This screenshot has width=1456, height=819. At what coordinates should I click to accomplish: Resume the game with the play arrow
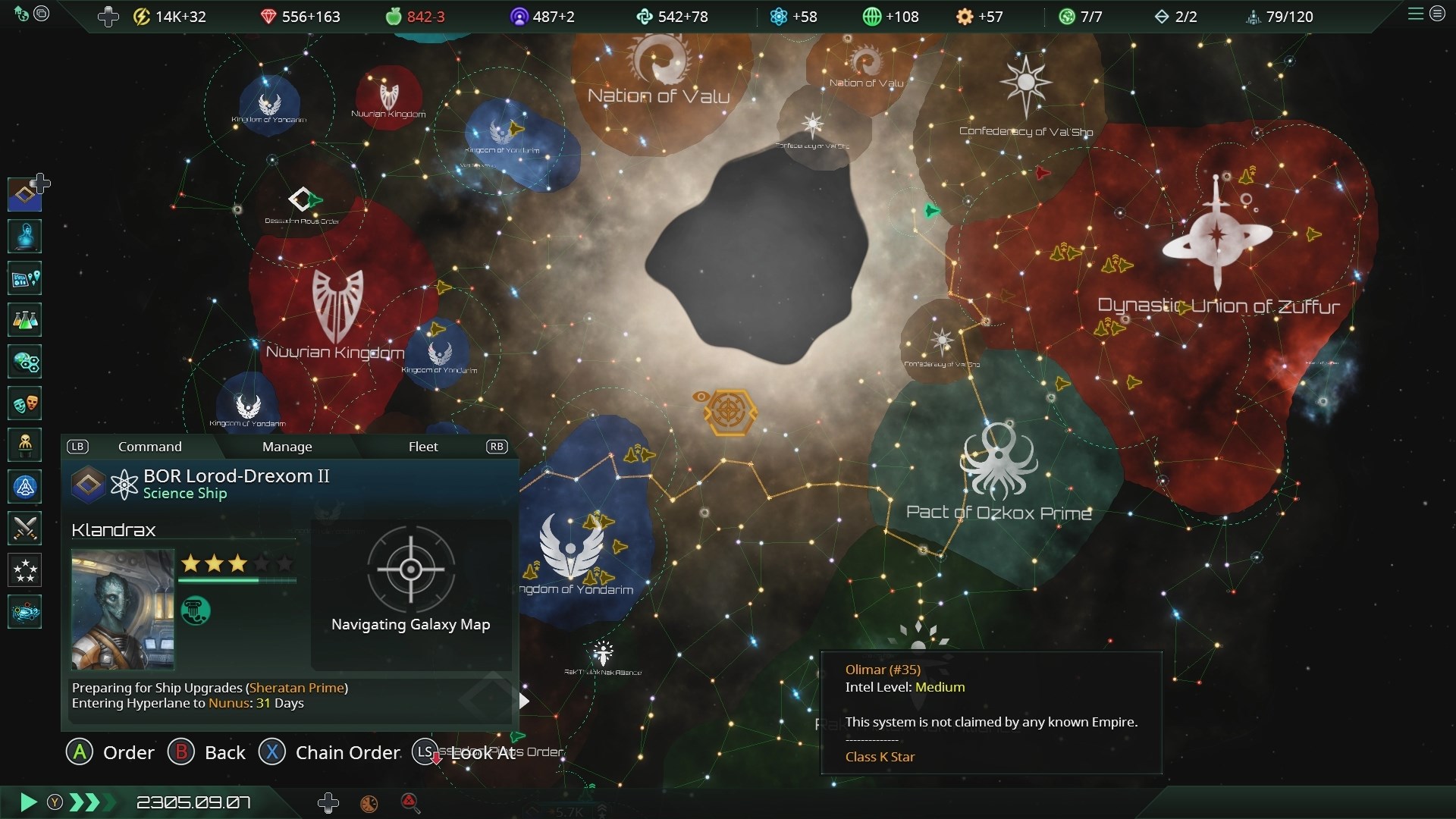tap(28, 802)
